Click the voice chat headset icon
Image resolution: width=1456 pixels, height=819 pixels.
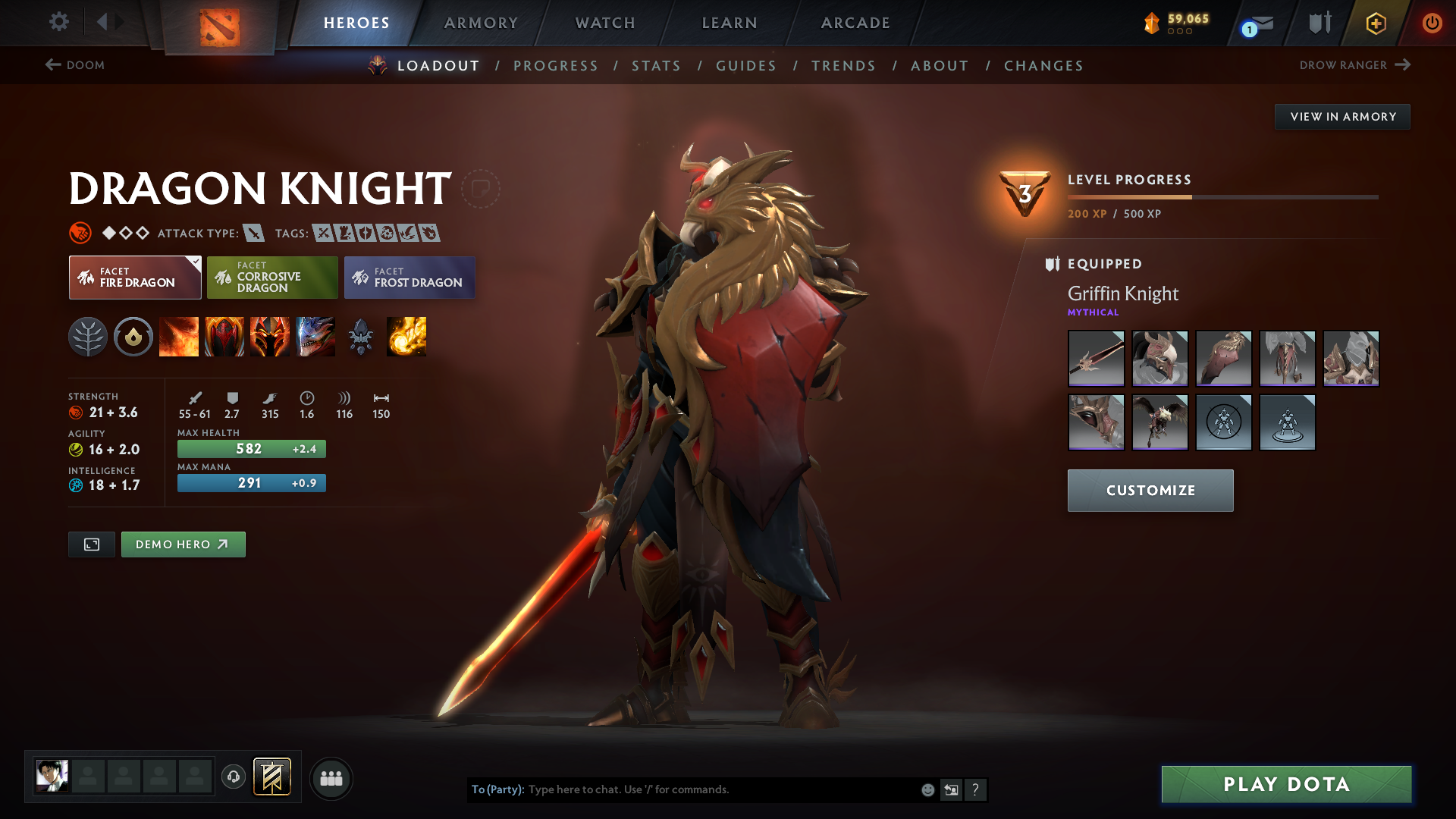pos(233,778)
